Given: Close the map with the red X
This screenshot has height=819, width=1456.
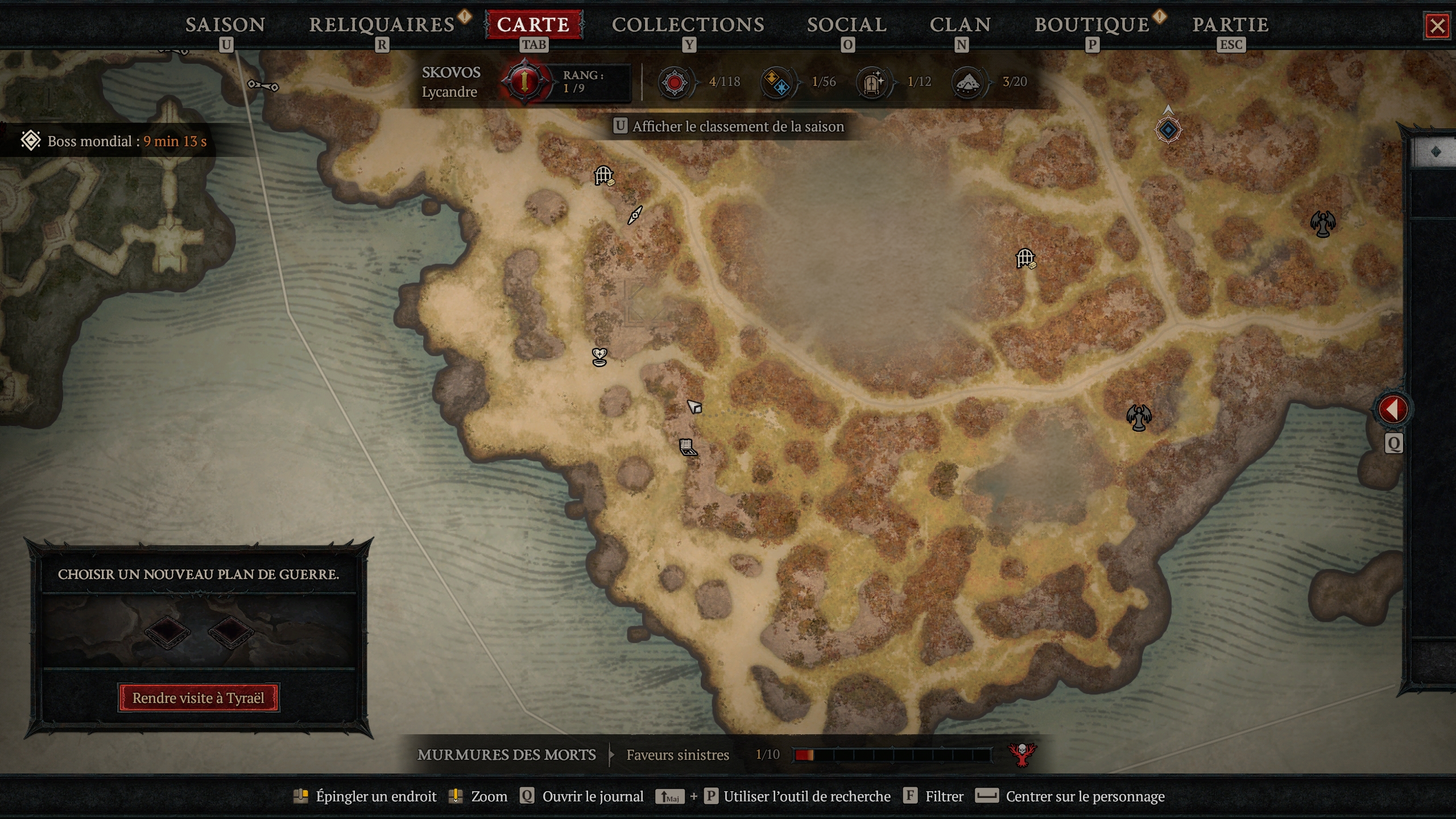Looking at the screenshot, I should point(1437,26).
